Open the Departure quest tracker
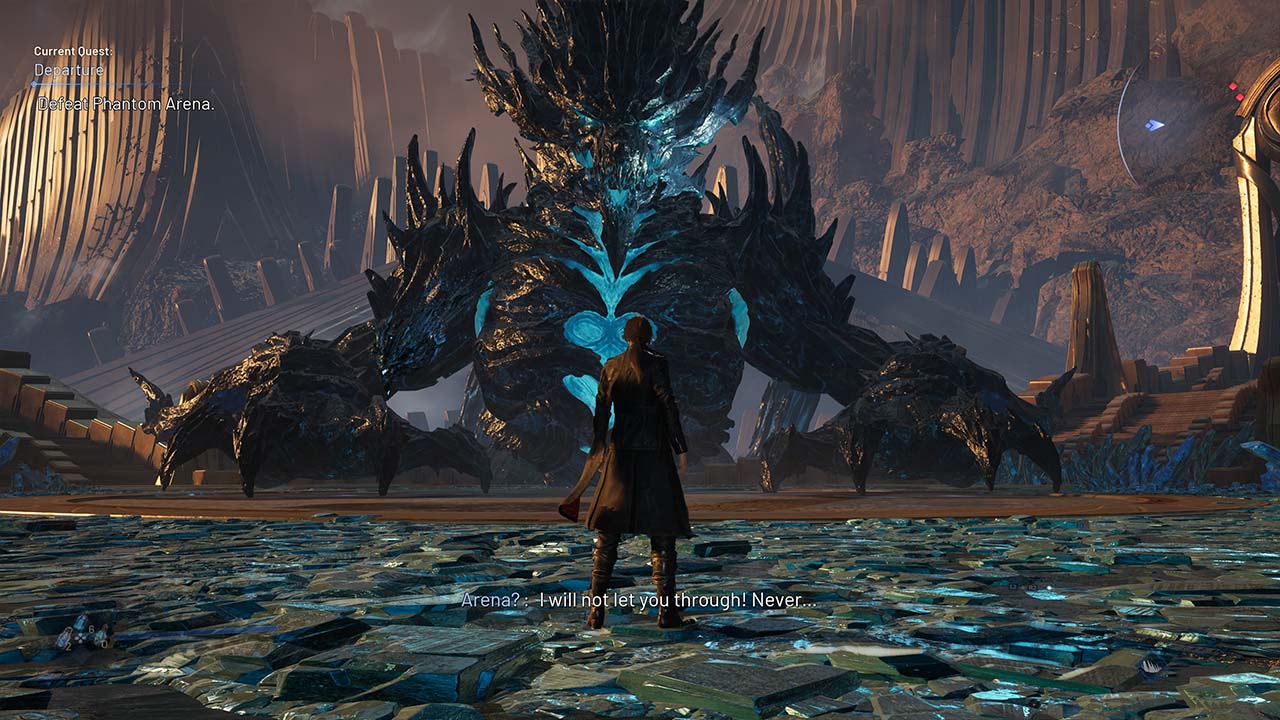The width and height of the screenshot is (1280, 720). tap(69, 70)
